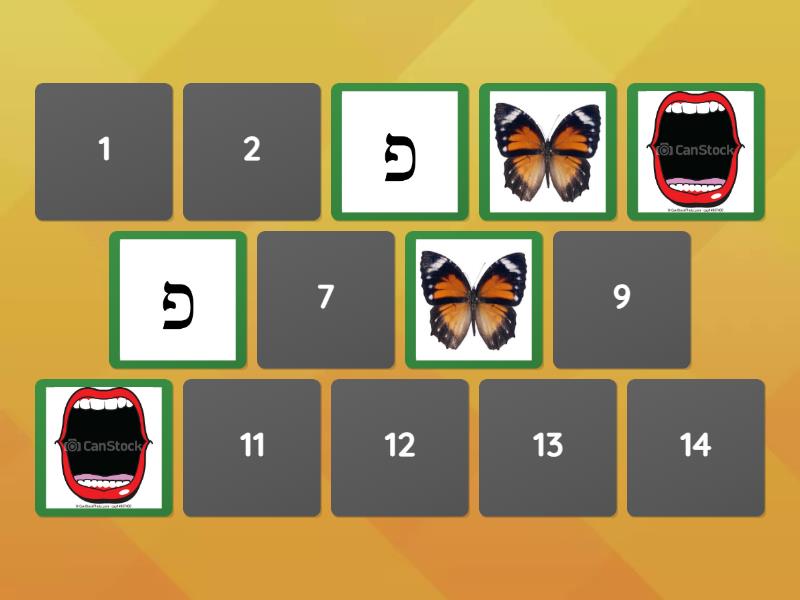800x600 pixels.
Task: Turn over card 7
Action: (x=326, y=299)
